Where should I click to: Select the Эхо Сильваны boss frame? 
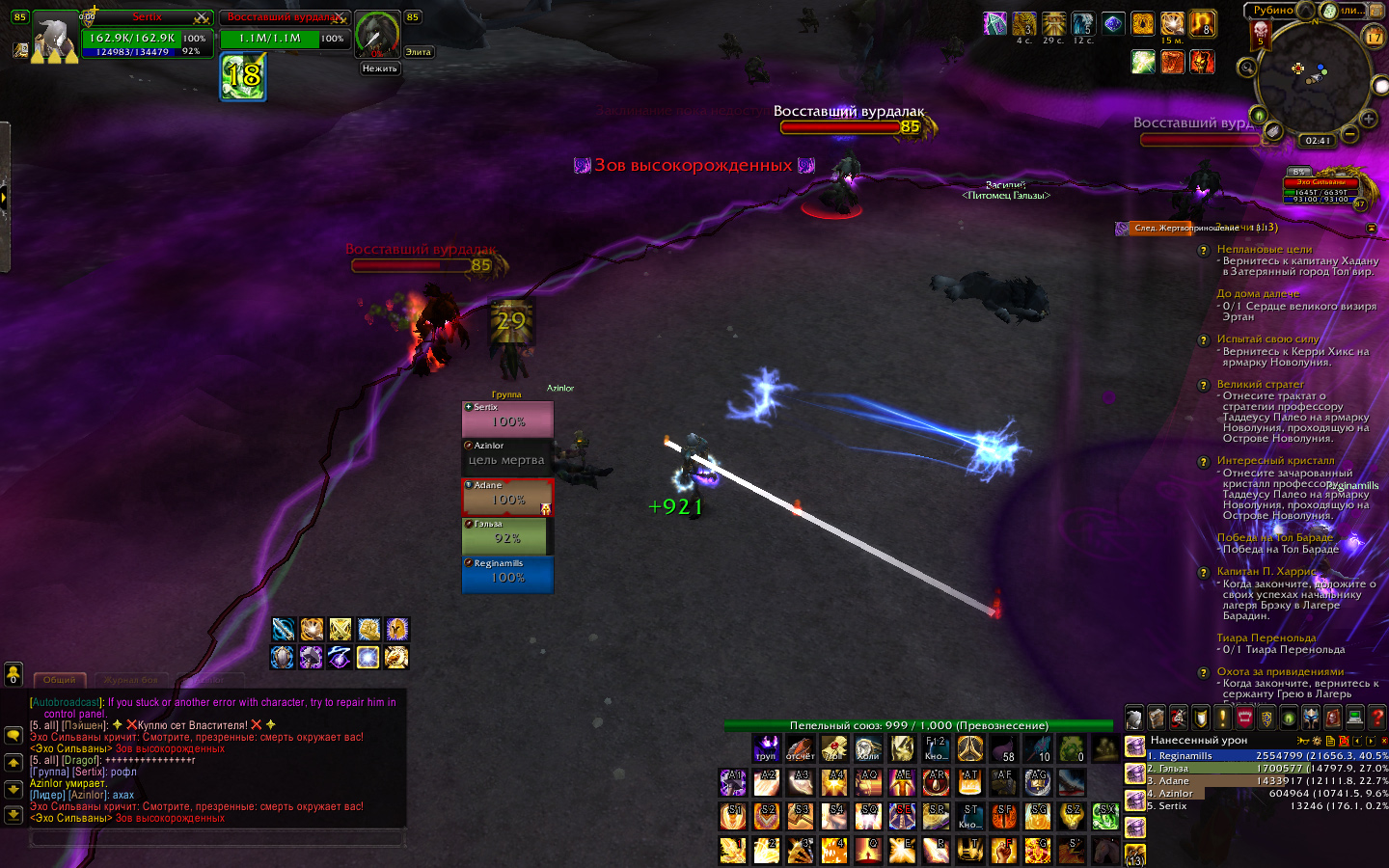coord(1321,190)
